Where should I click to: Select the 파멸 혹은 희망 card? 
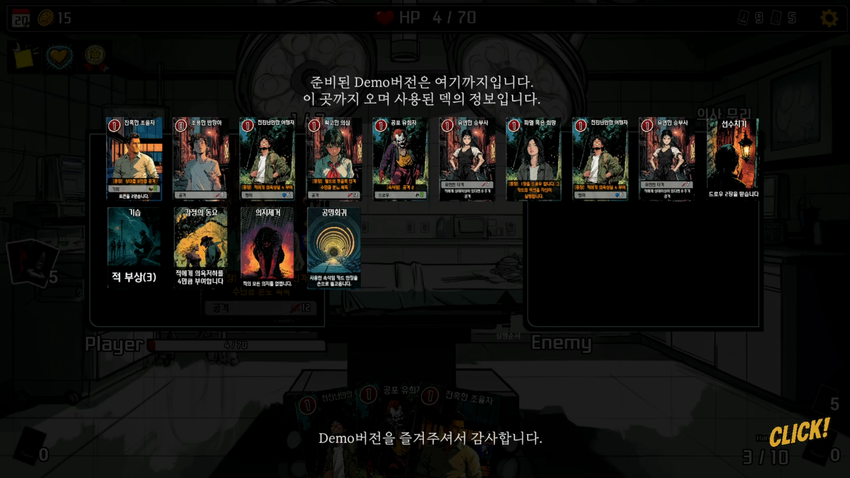tap(533, 159)
